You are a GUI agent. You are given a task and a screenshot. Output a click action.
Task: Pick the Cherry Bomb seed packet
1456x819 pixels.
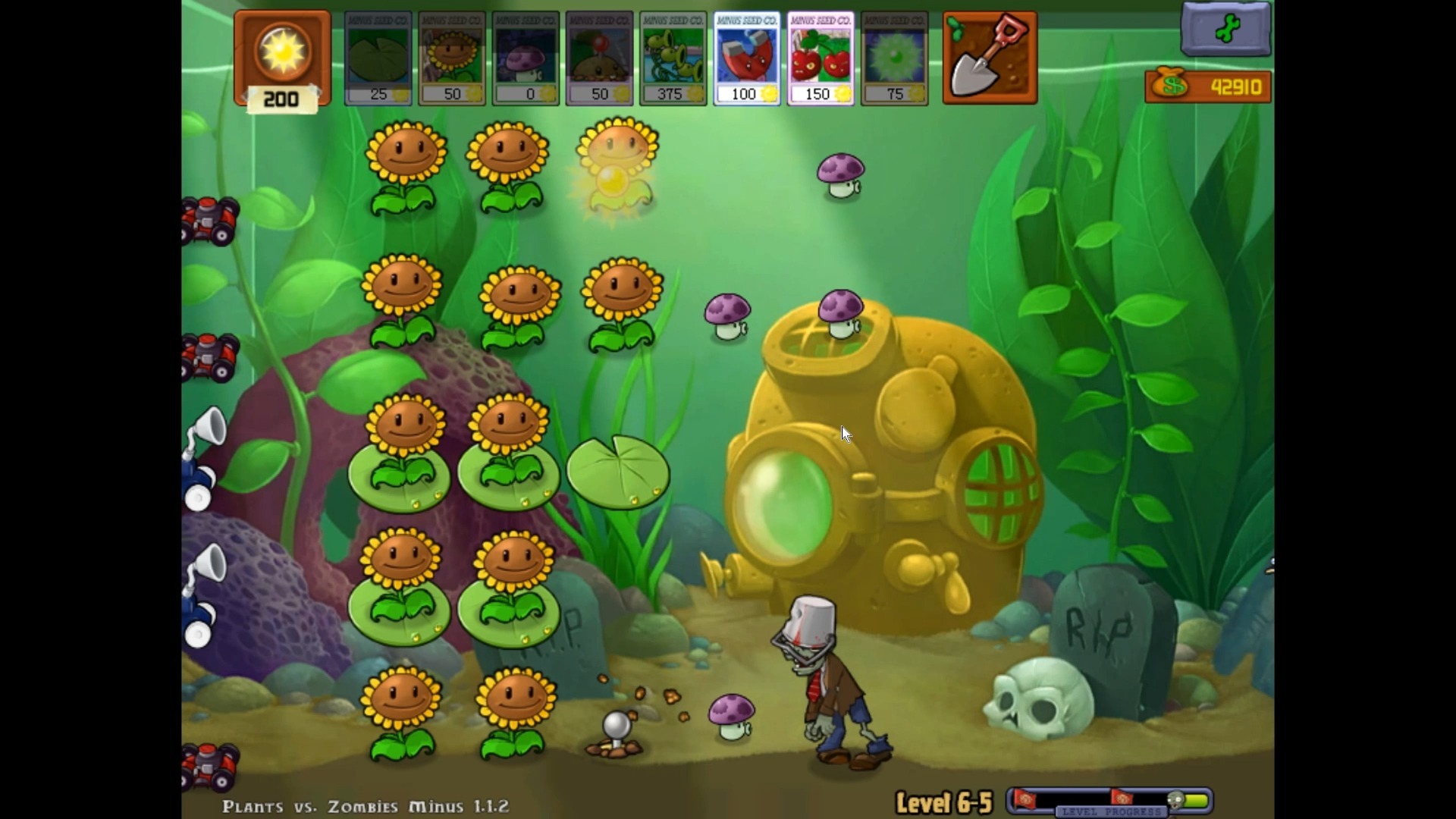[x=821, y=58]
